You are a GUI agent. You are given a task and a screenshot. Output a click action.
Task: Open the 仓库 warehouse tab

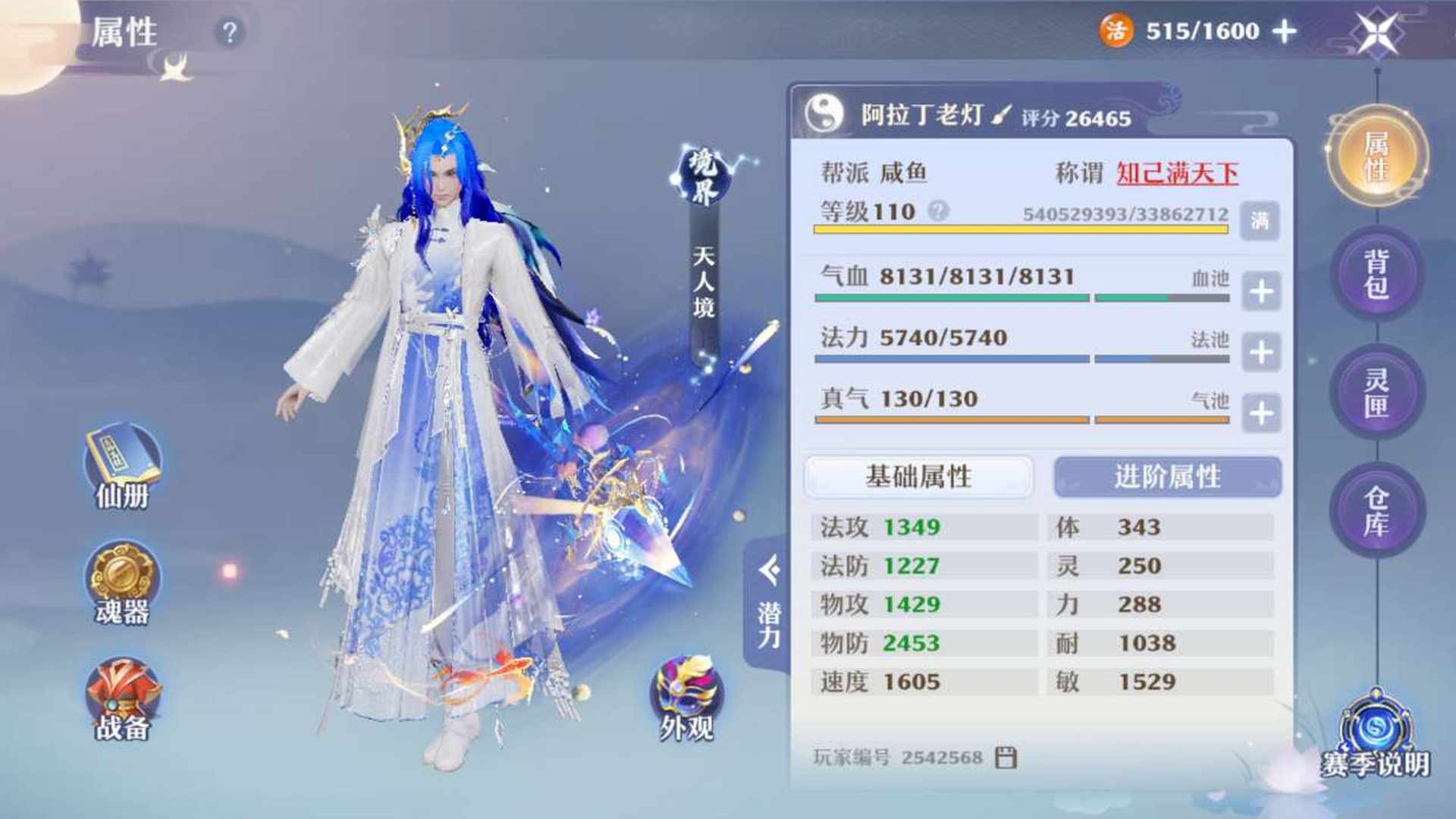1377,510
